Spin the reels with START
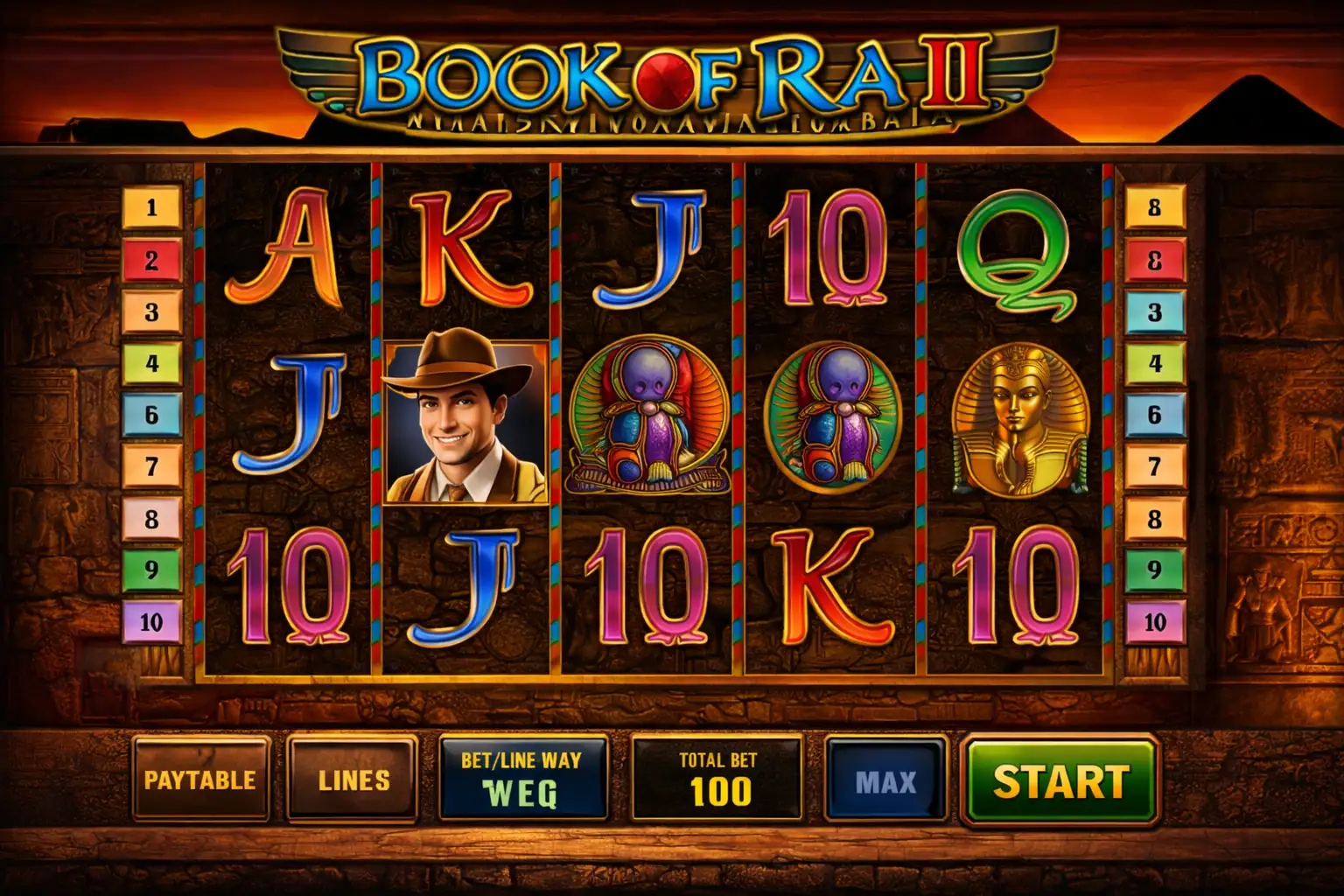This screenshot has height=896, width=1344. click(x=1060, y=780)
